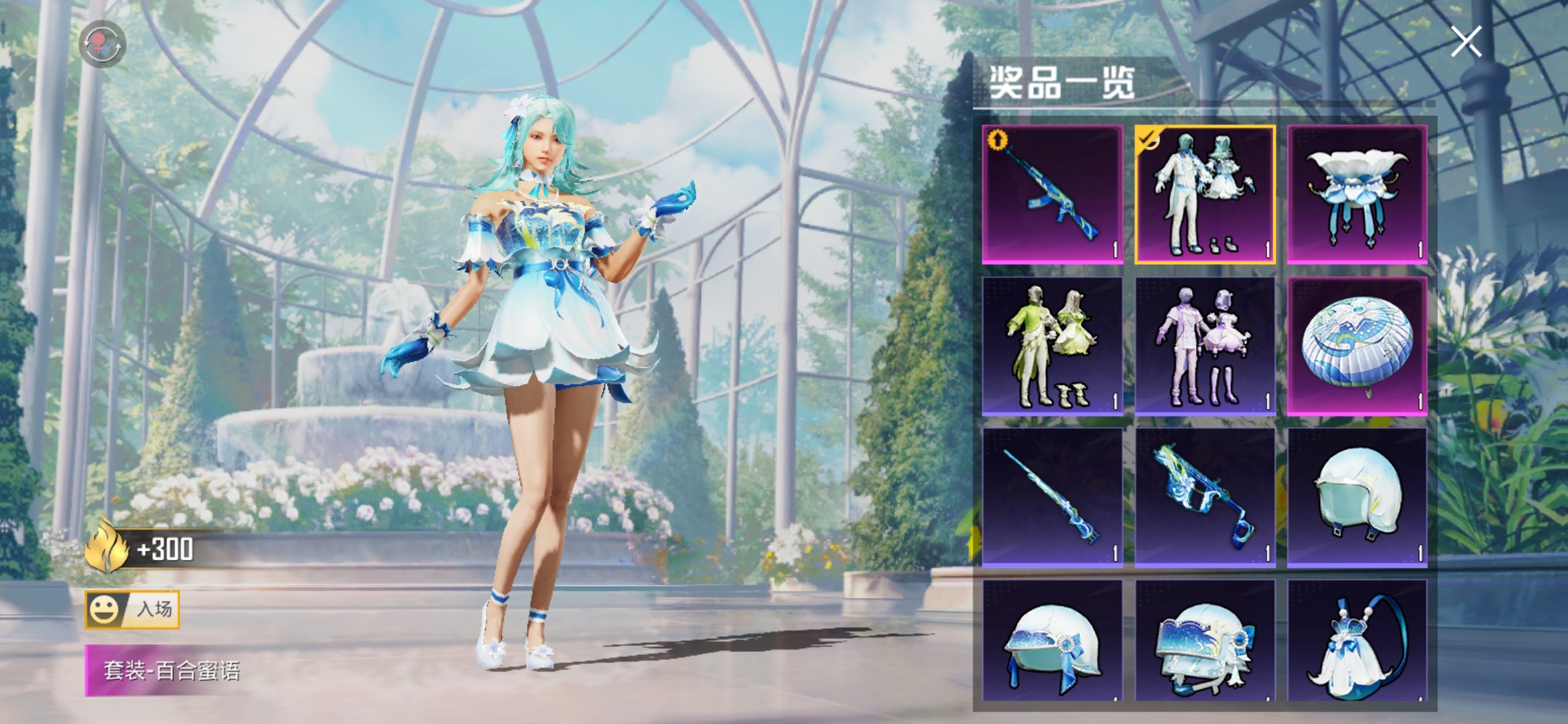Select the blue AKM rifle skin
The height and width of the screenshot is (724, 1568).
(x=1053, y=194)
